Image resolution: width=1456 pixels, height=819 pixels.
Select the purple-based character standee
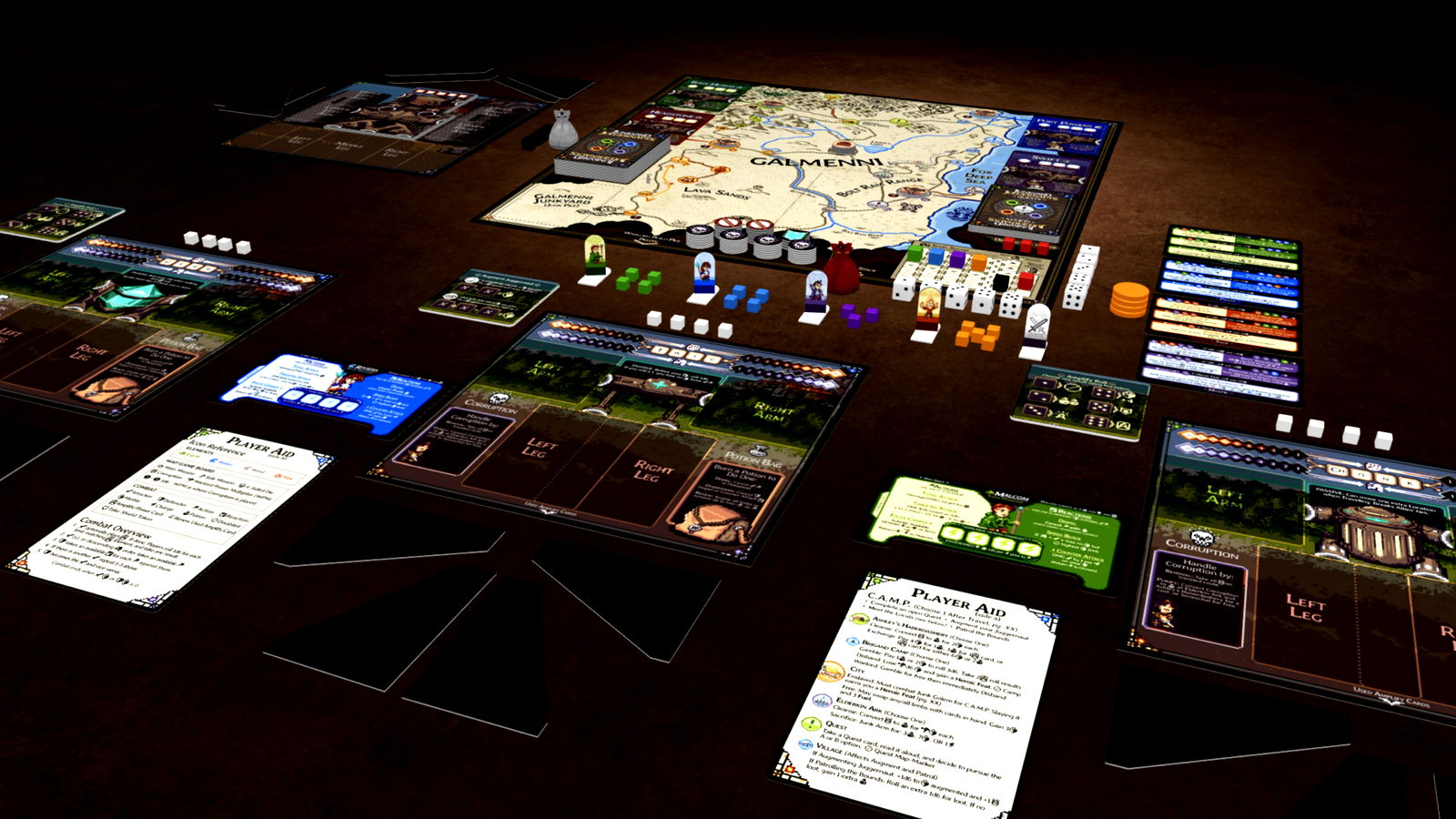[815, 298]
